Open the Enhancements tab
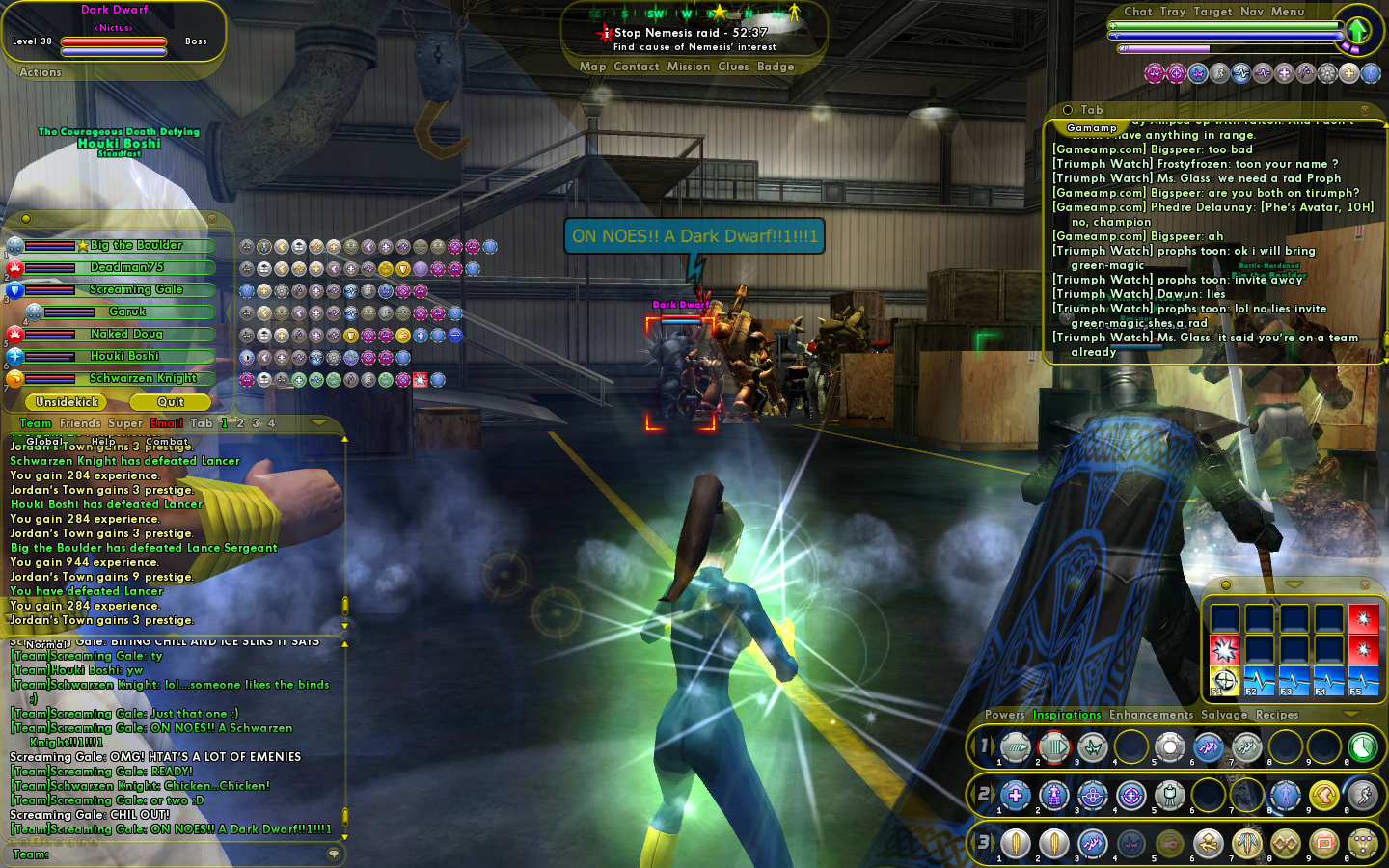Image resolution: width=1389 pixels, height=868 pixels. click(1151, 715)
